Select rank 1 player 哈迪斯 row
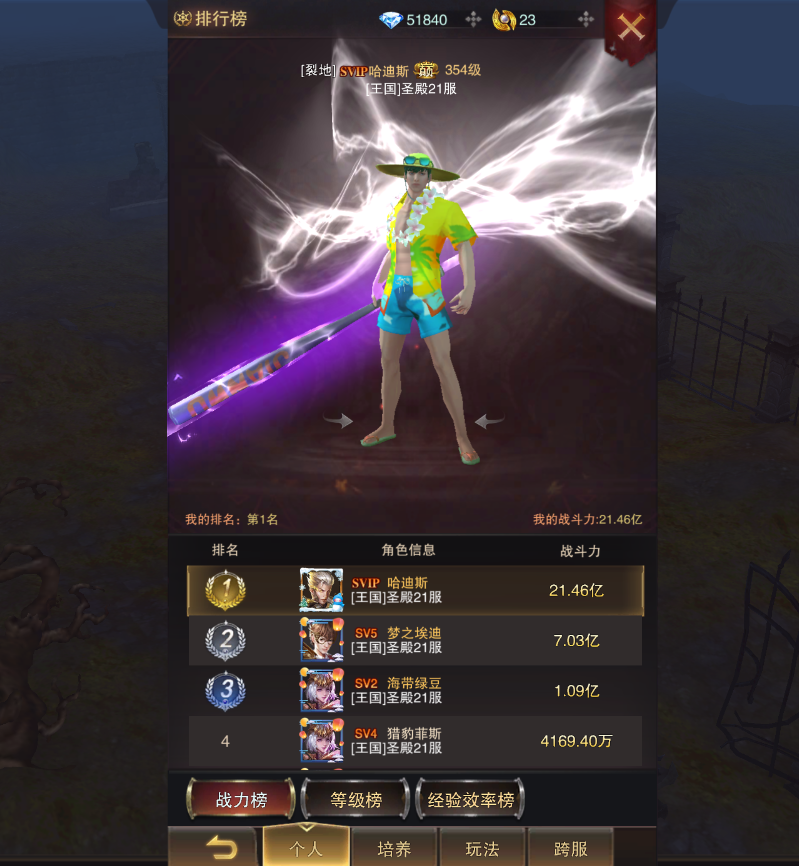799x866 pixels. tap(415, 590)
